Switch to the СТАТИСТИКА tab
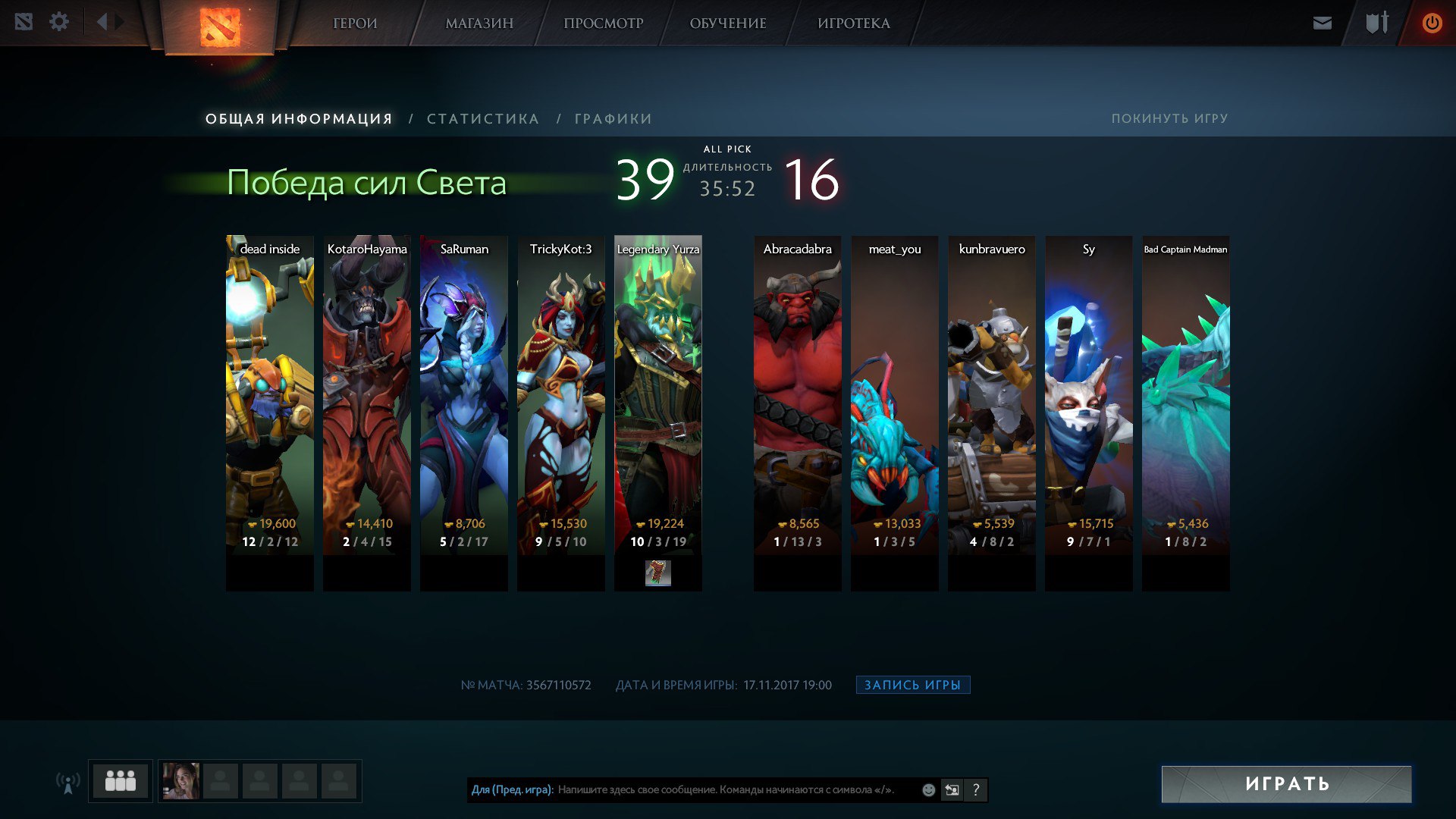 coord(482,119)
